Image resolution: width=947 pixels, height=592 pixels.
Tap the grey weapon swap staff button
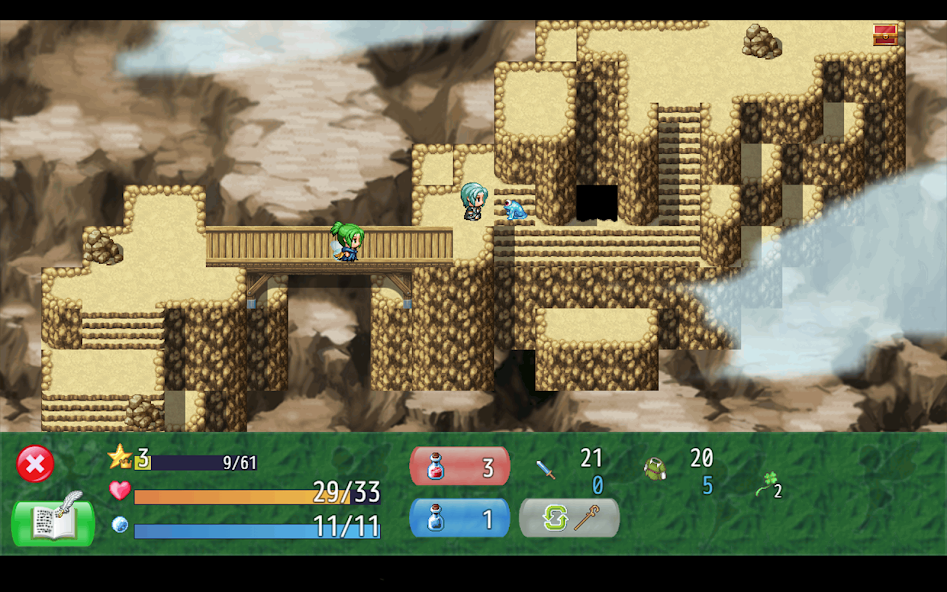point(569,518)
